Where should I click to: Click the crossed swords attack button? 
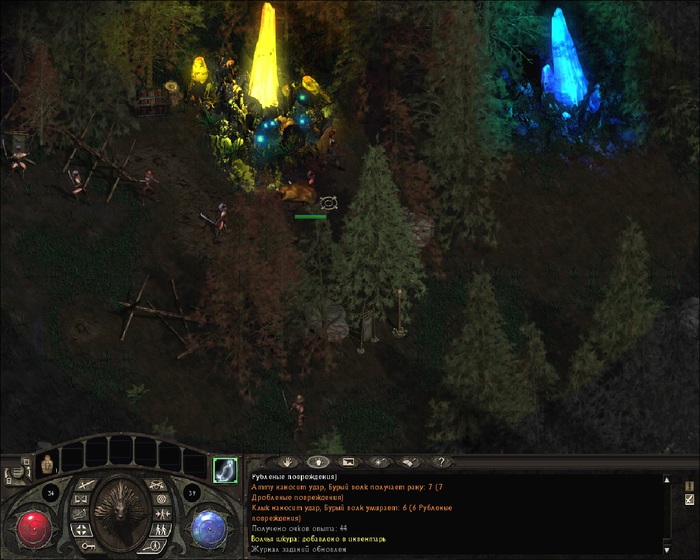pyautogui.click(x=86, y=485)
